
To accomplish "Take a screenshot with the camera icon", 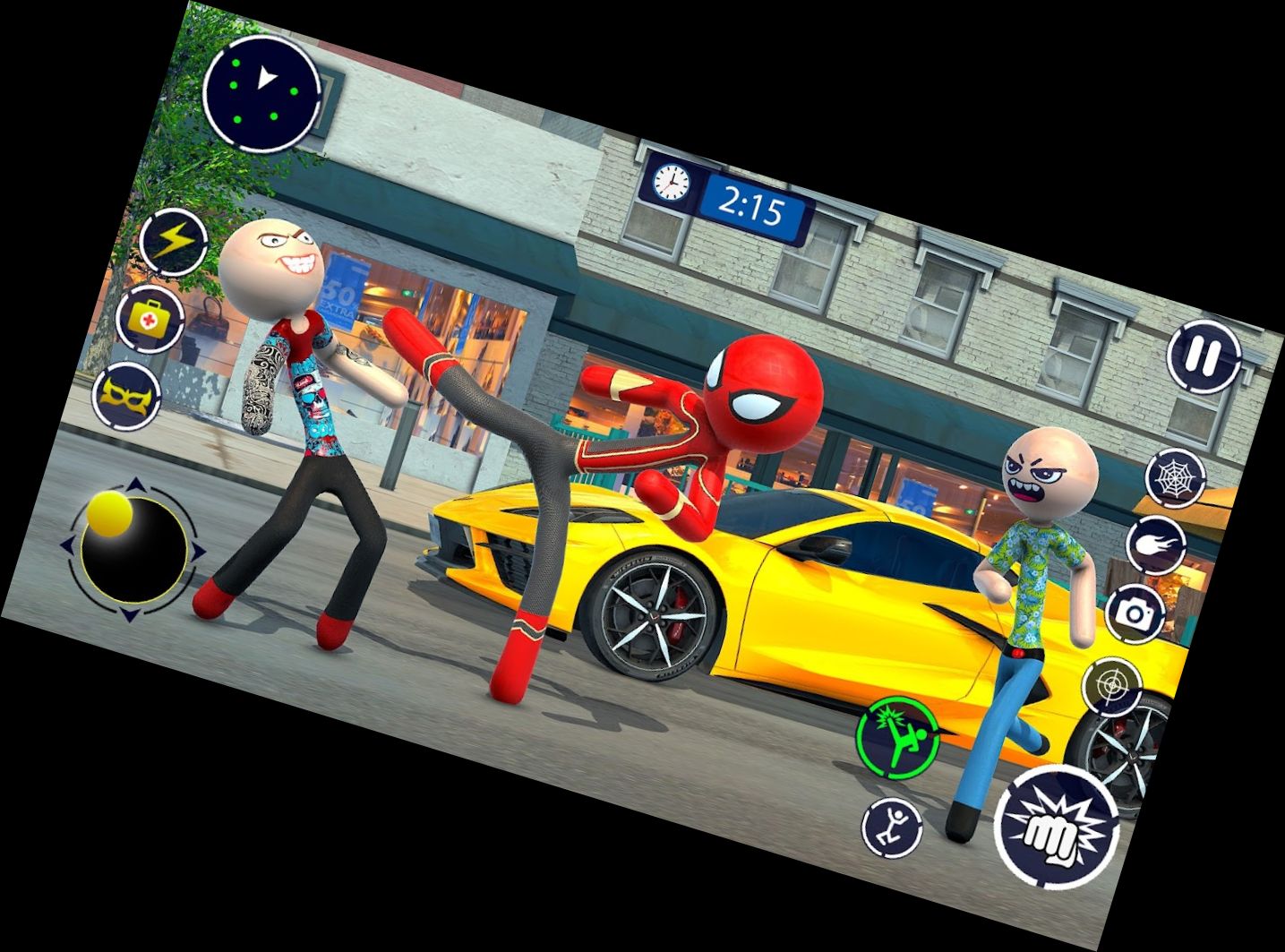I will 1135,613.
